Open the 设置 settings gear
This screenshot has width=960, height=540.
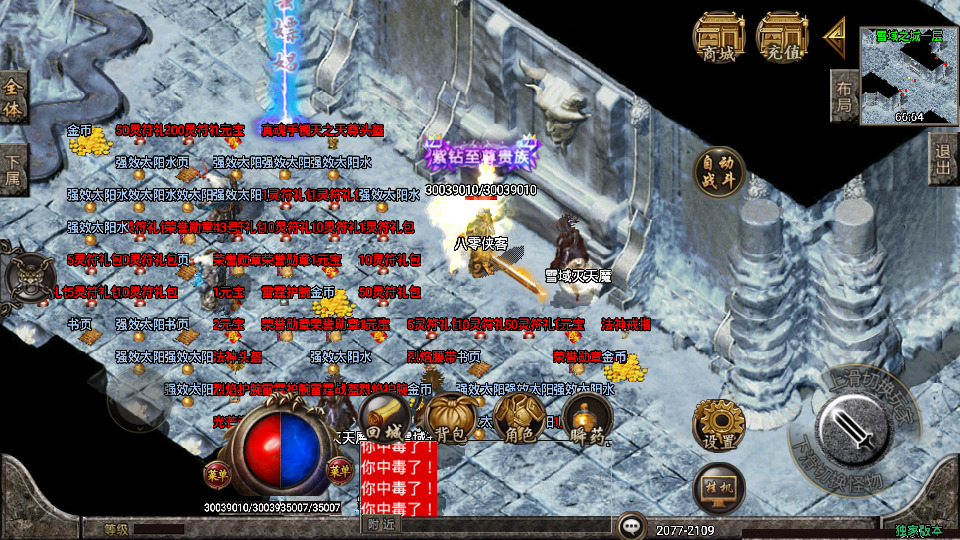[719, 424]
